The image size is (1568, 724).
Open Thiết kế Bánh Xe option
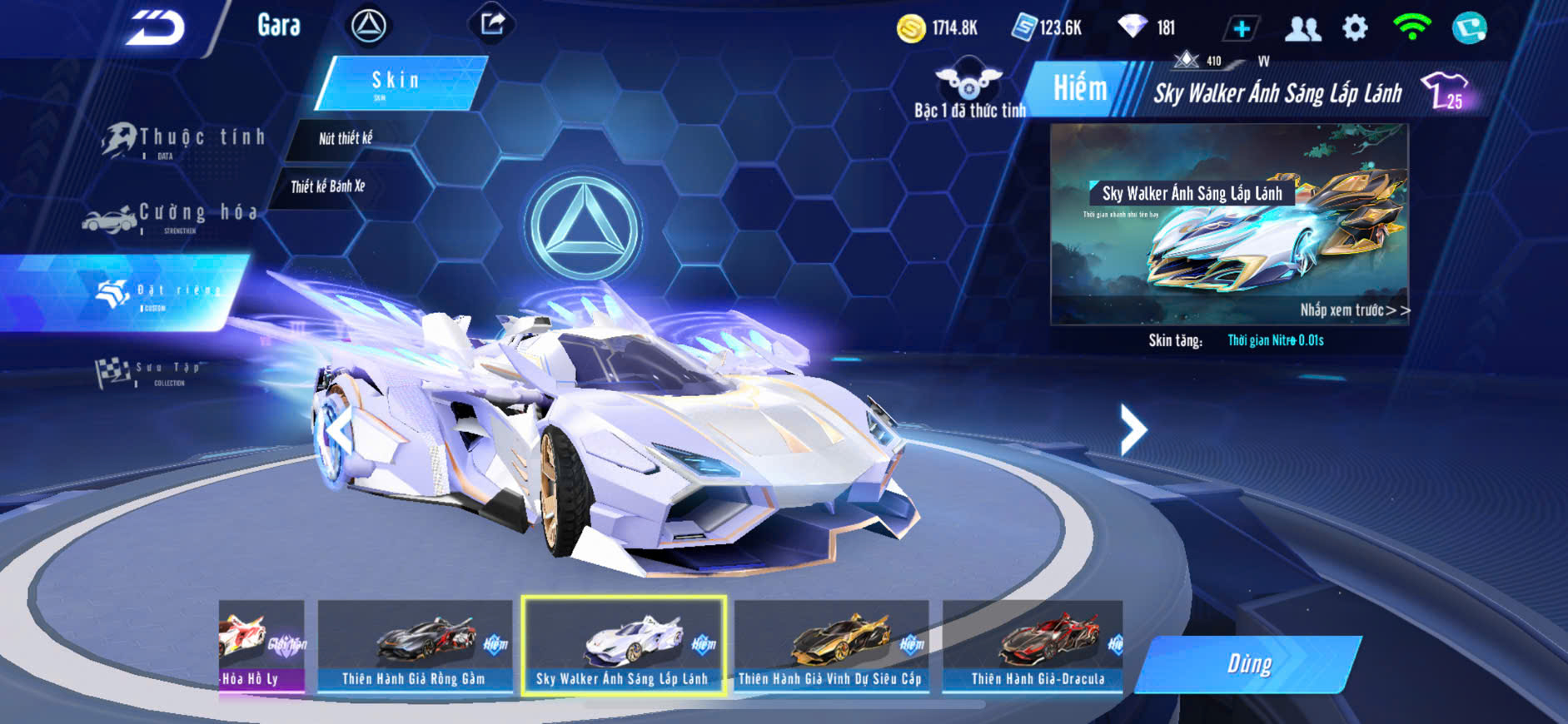pos(328,186)
